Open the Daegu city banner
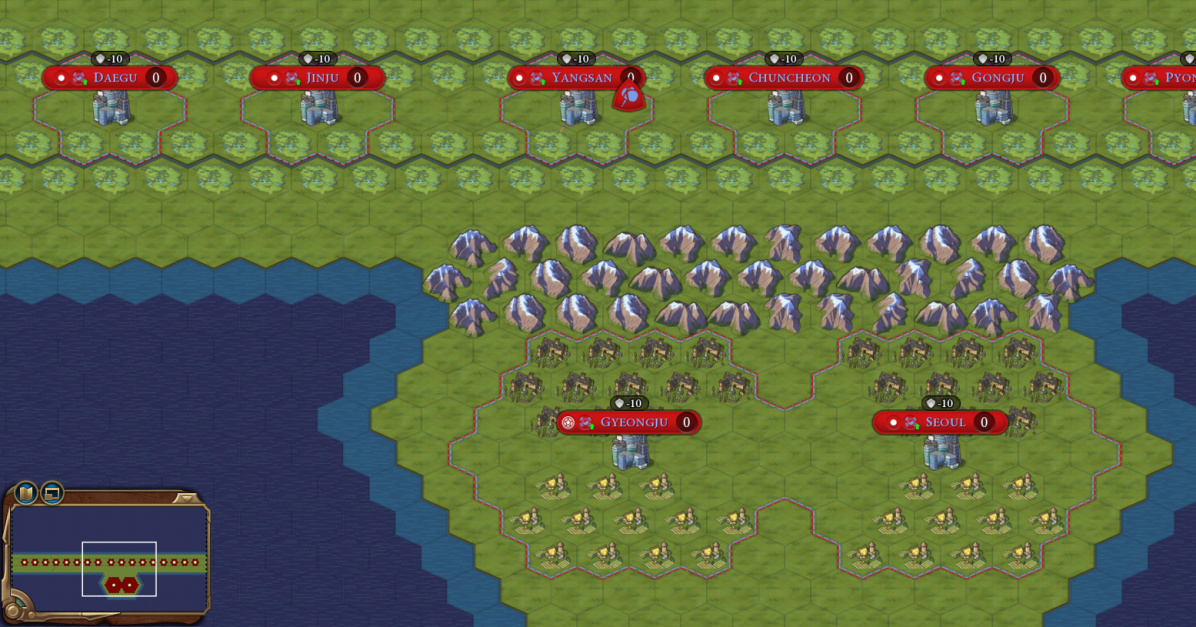The image size is (1196, 627). [109, 78]
